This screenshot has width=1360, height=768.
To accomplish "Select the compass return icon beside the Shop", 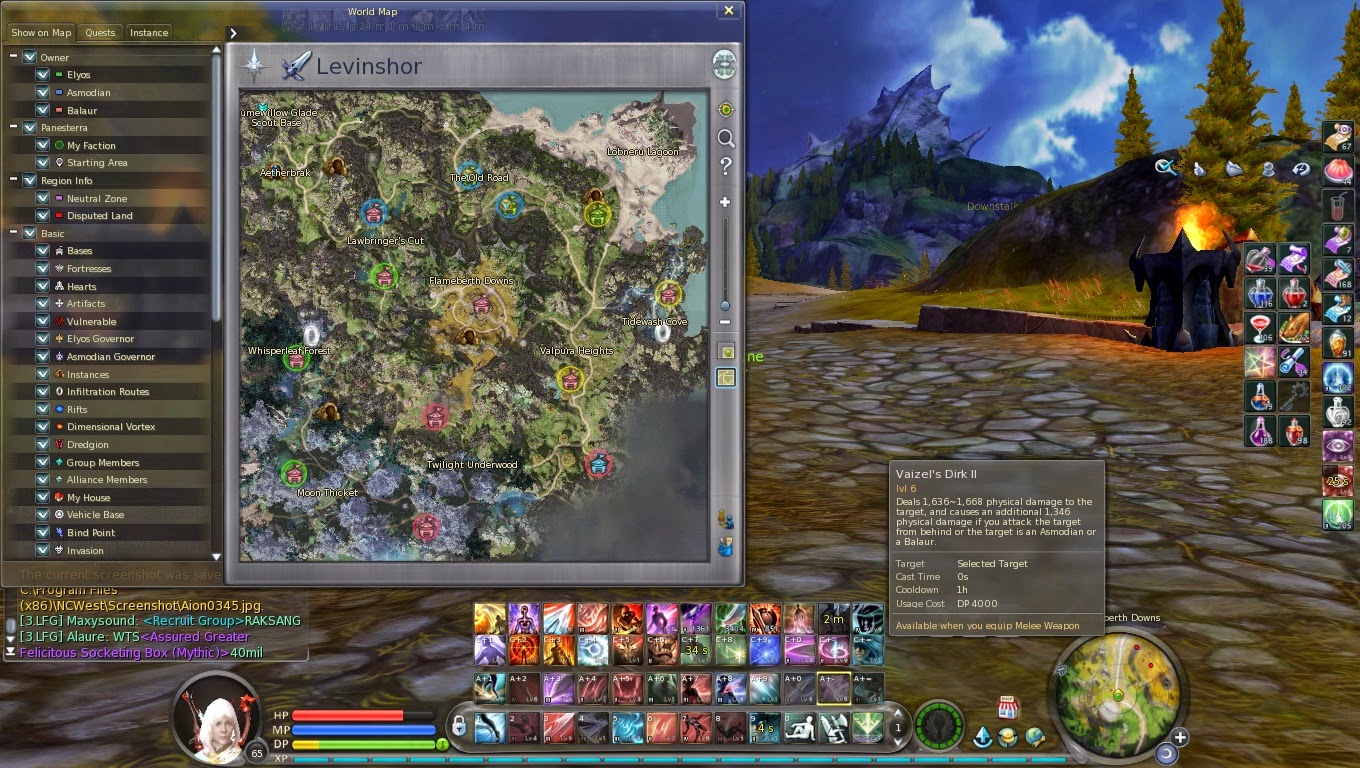I will pos(985,737).
